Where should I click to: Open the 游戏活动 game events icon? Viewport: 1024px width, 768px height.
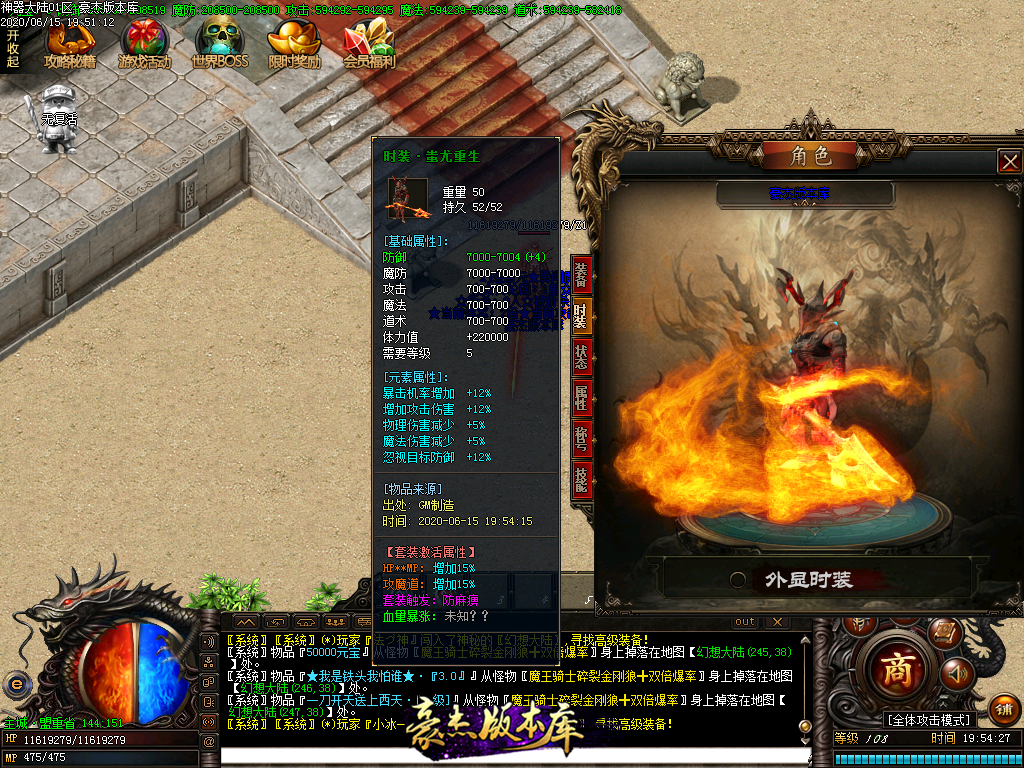[x=144, y=44]
